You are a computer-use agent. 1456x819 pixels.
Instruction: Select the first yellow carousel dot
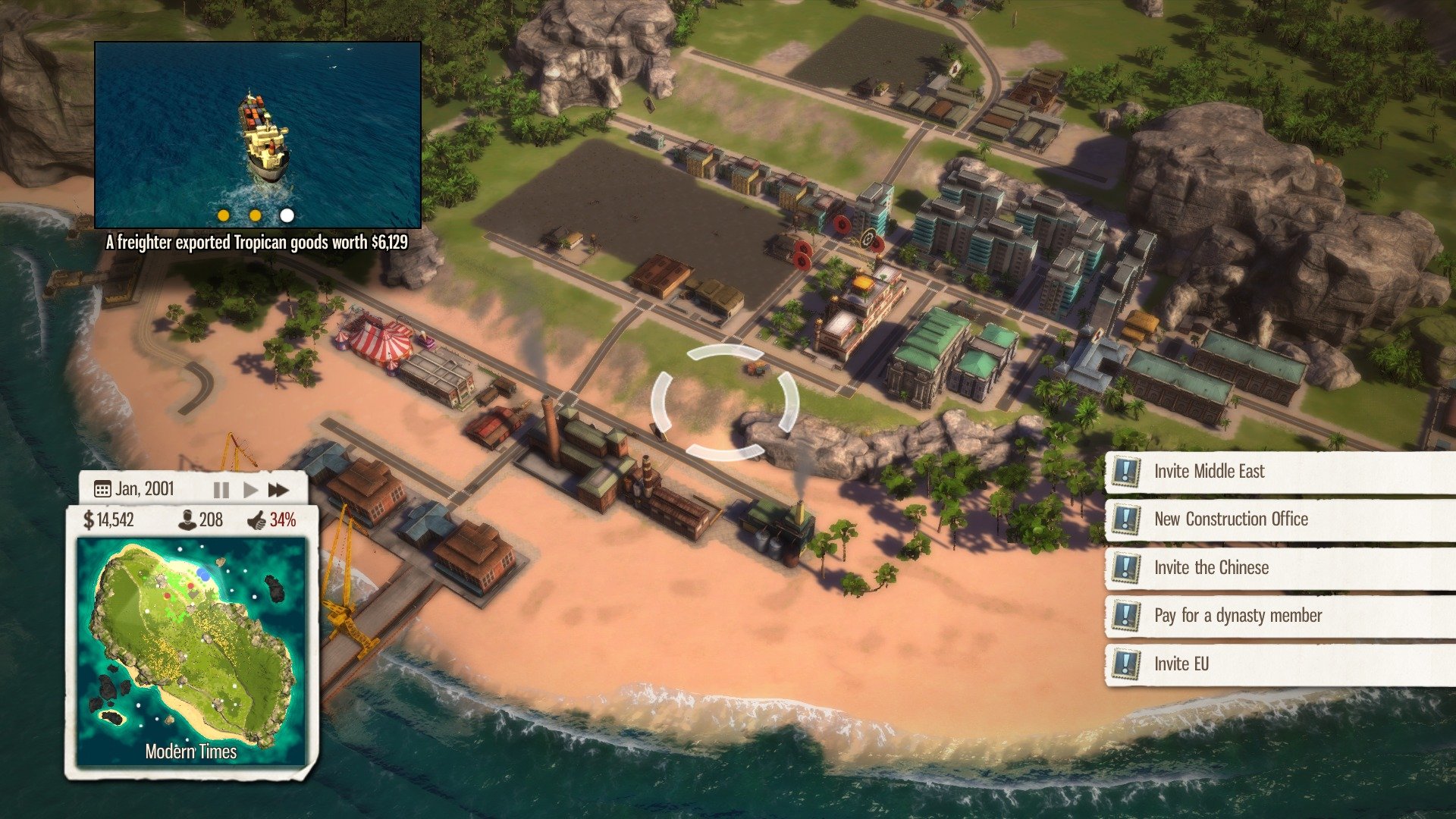[222, 215]
